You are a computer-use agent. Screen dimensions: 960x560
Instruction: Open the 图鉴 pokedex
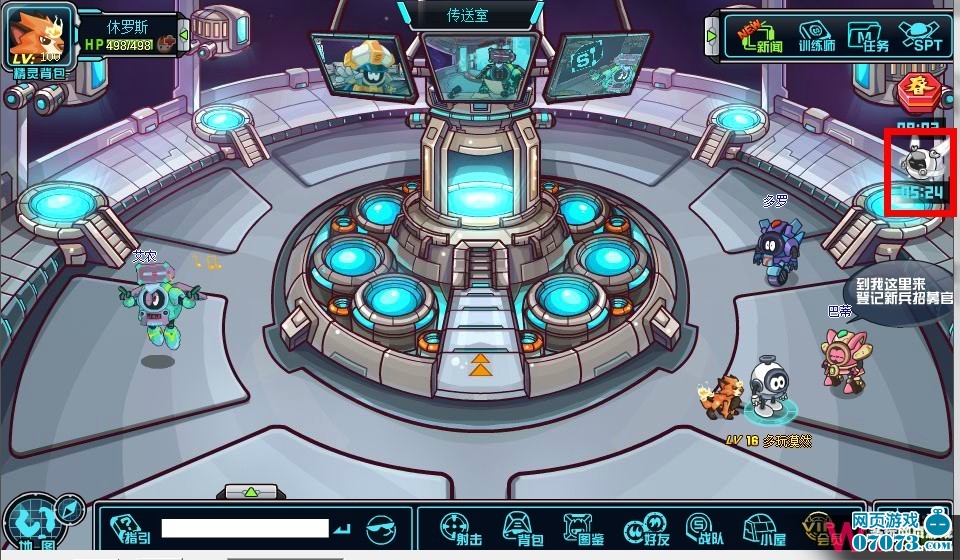[580, 528]
